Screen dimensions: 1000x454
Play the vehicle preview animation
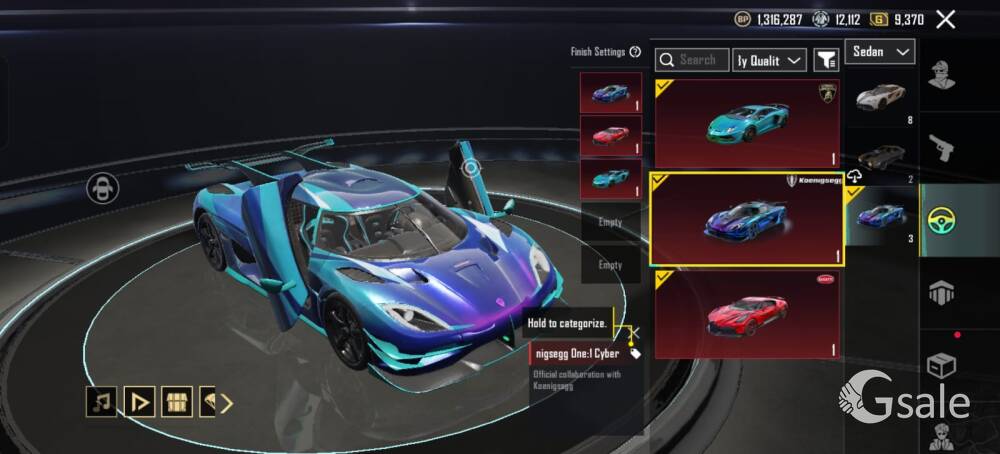(x=139, y=402)
